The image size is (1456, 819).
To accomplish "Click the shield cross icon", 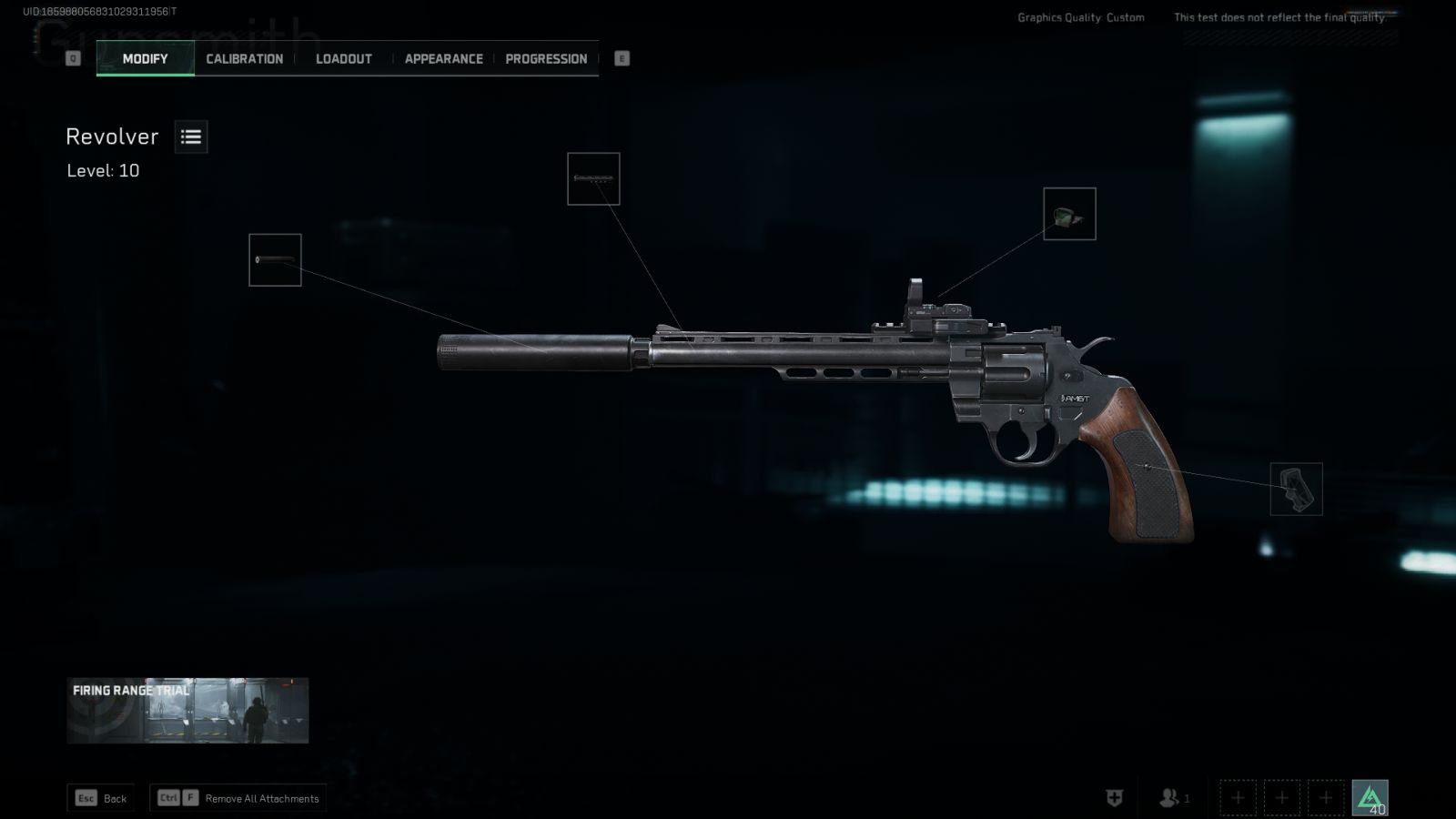I will click(1114, 798).
